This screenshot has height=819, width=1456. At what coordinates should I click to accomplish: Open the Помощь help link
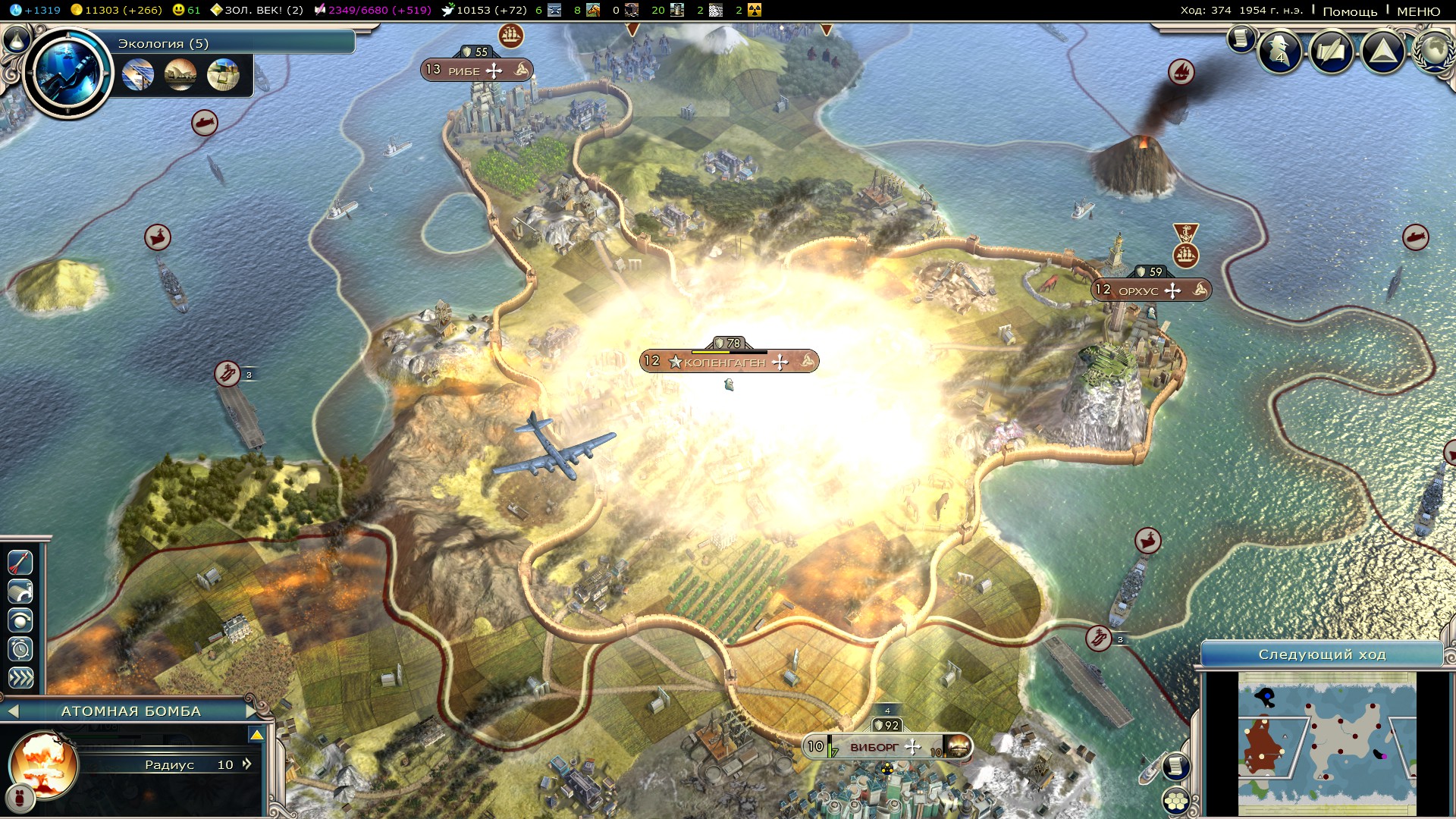coord(1350,11)
